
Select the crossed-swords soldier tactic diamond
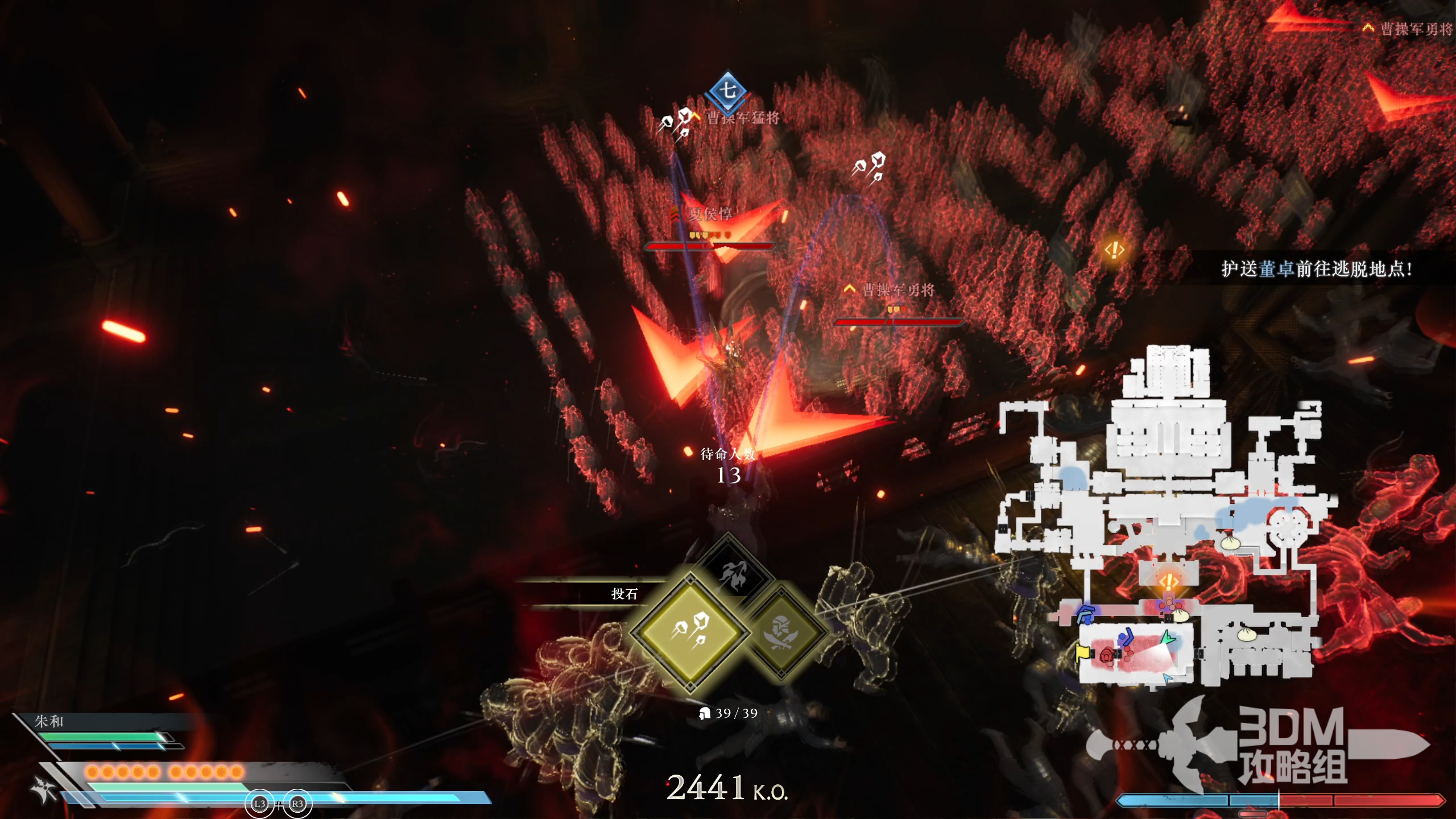[x=781, y=632]
